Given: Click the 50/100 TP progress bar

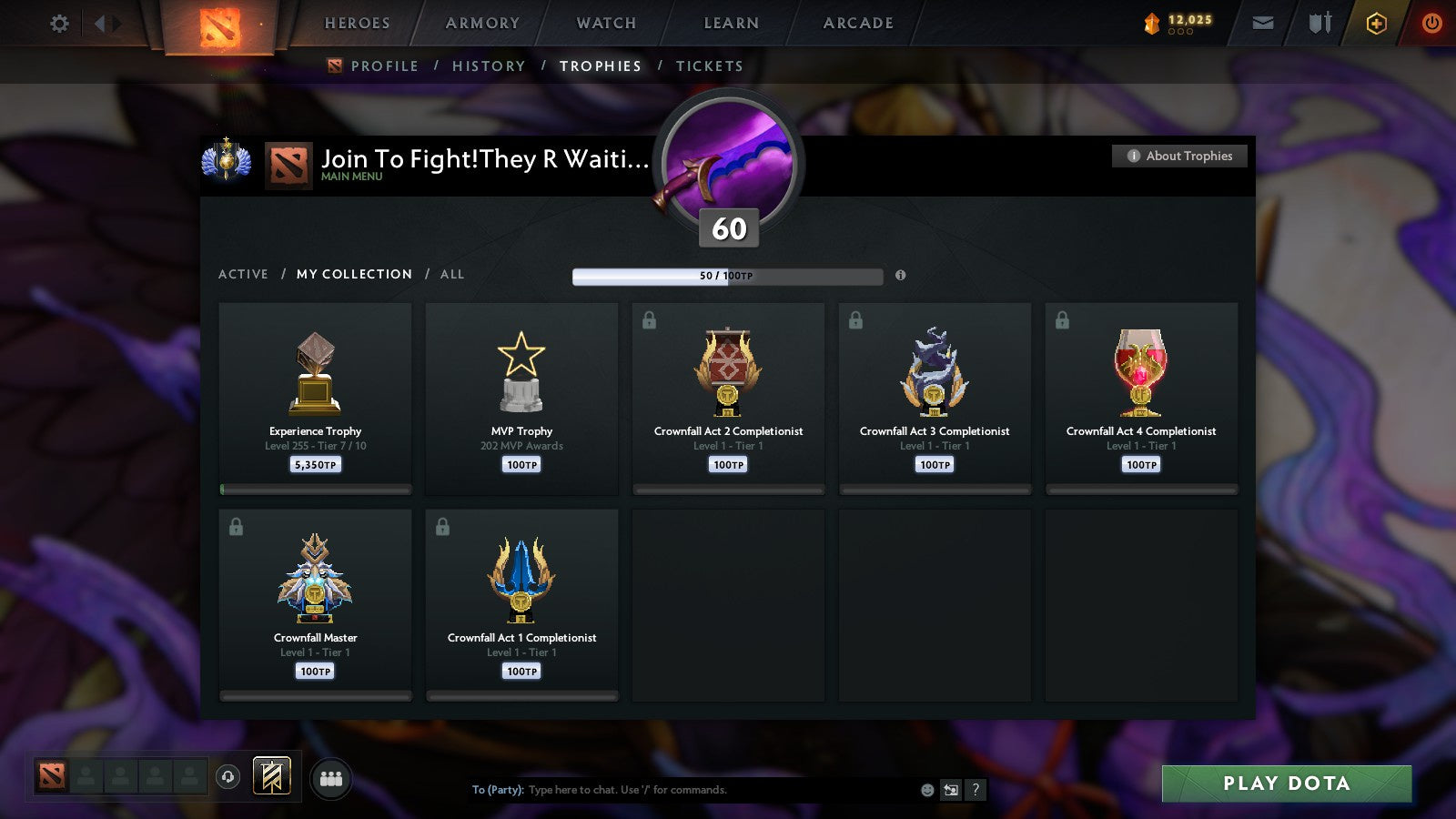Looking at the screenshot, I should point(726,276).
